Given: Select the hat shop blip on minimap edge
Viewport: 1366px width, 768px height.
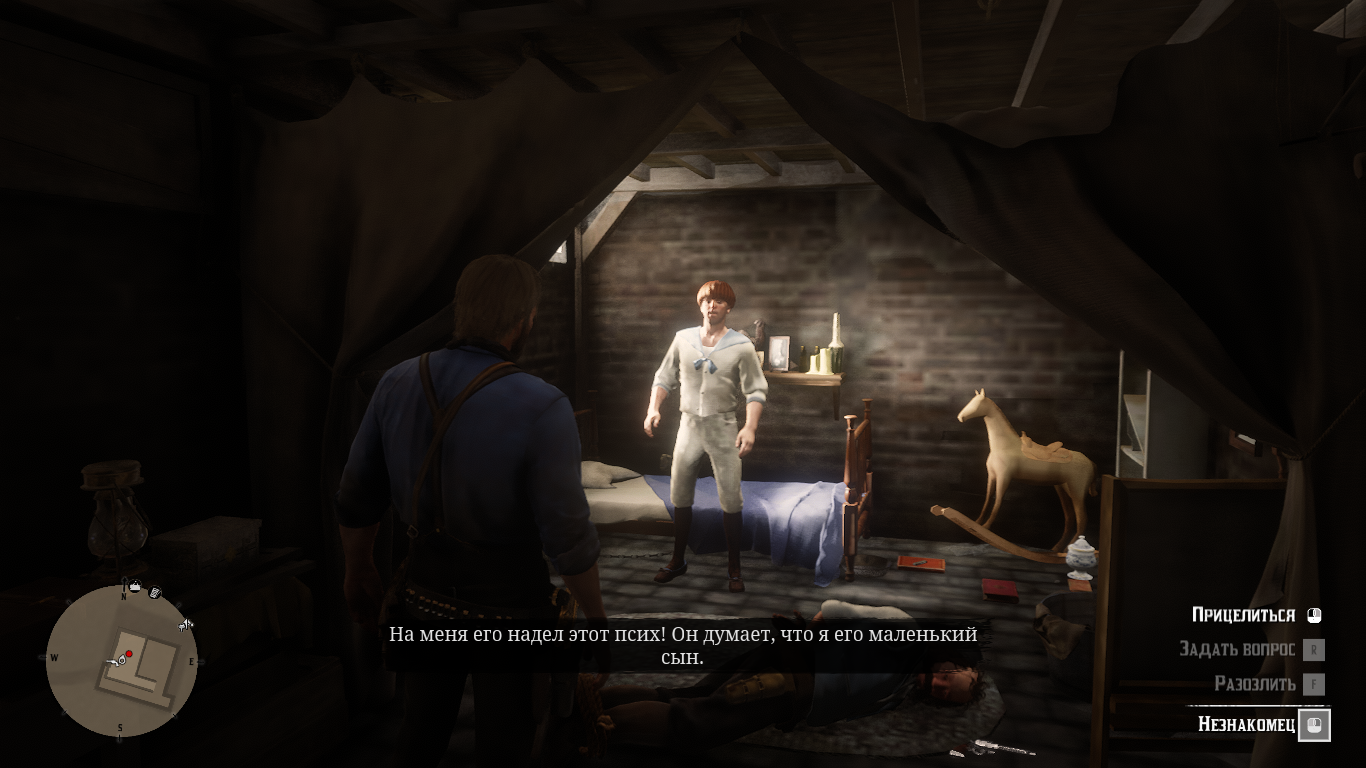Looking at the screenshot, I should [x=134, y=586].
